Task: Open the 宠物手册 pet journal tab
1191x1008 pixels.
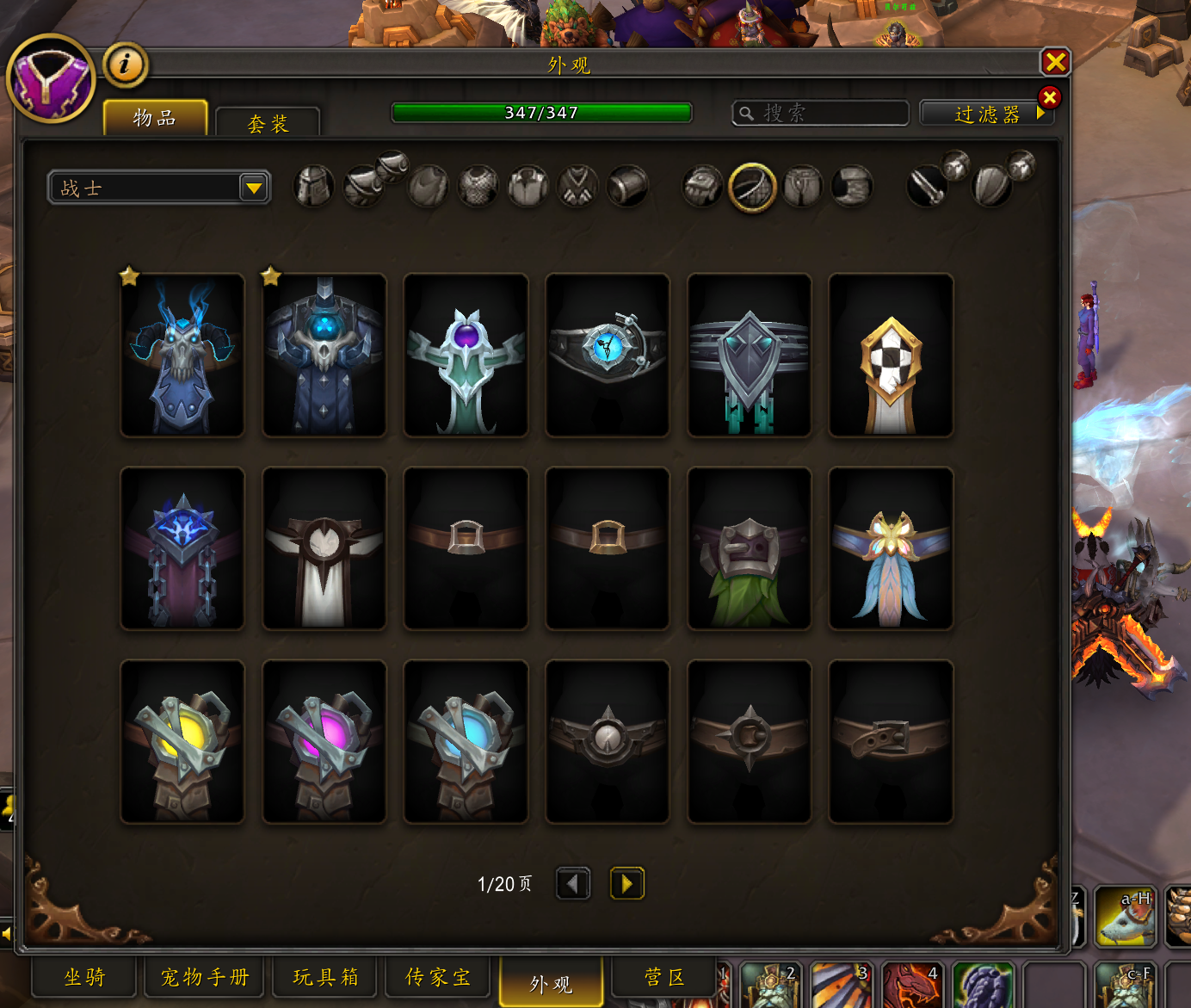Action: 205,977
